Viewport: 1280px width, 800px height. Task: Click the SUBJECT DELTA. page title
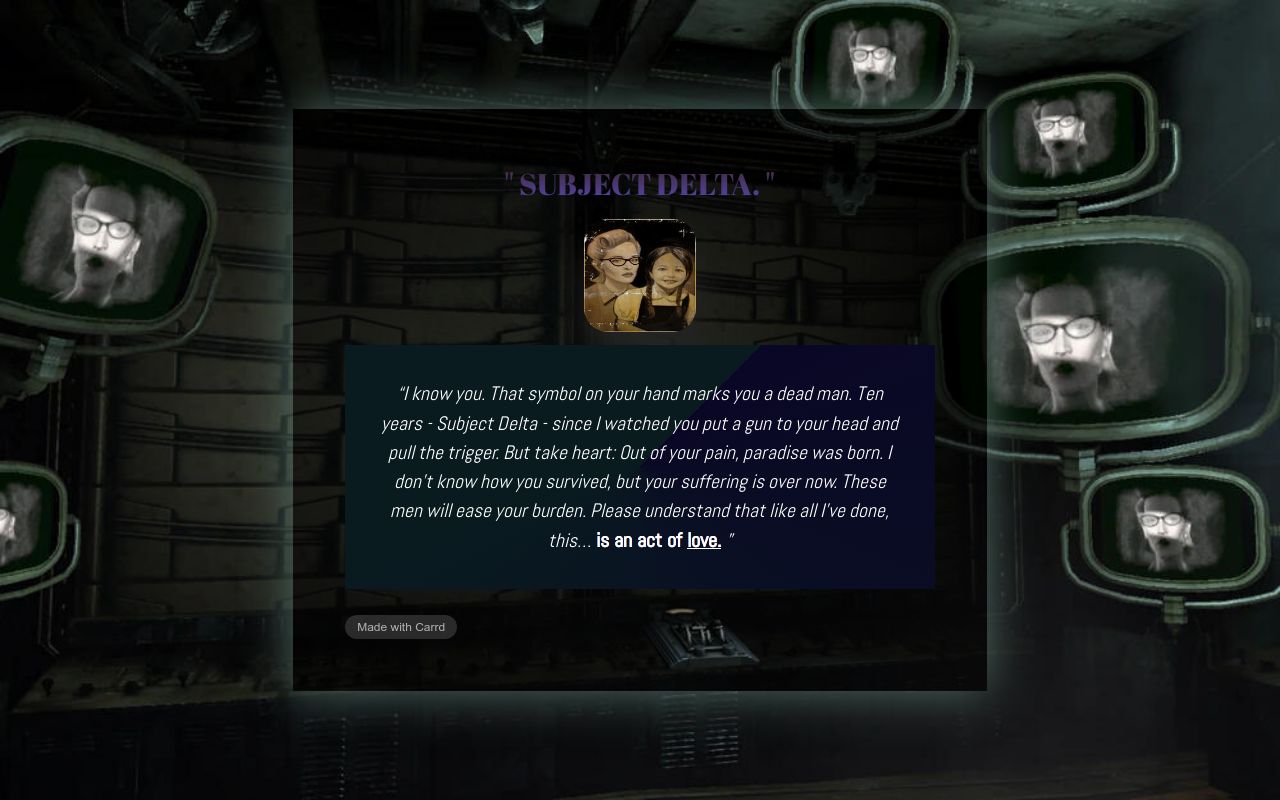639,184
